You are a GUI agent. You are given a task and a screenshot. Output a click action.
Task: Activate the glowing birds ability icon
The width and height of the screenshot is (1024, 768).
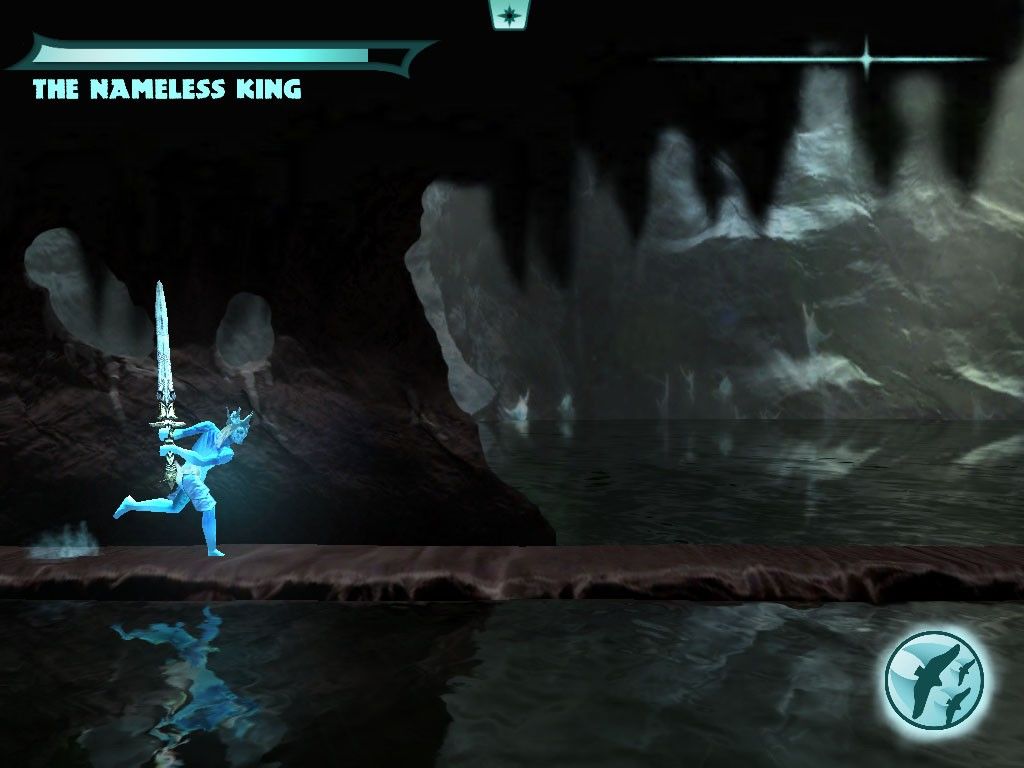click(934, 680)
